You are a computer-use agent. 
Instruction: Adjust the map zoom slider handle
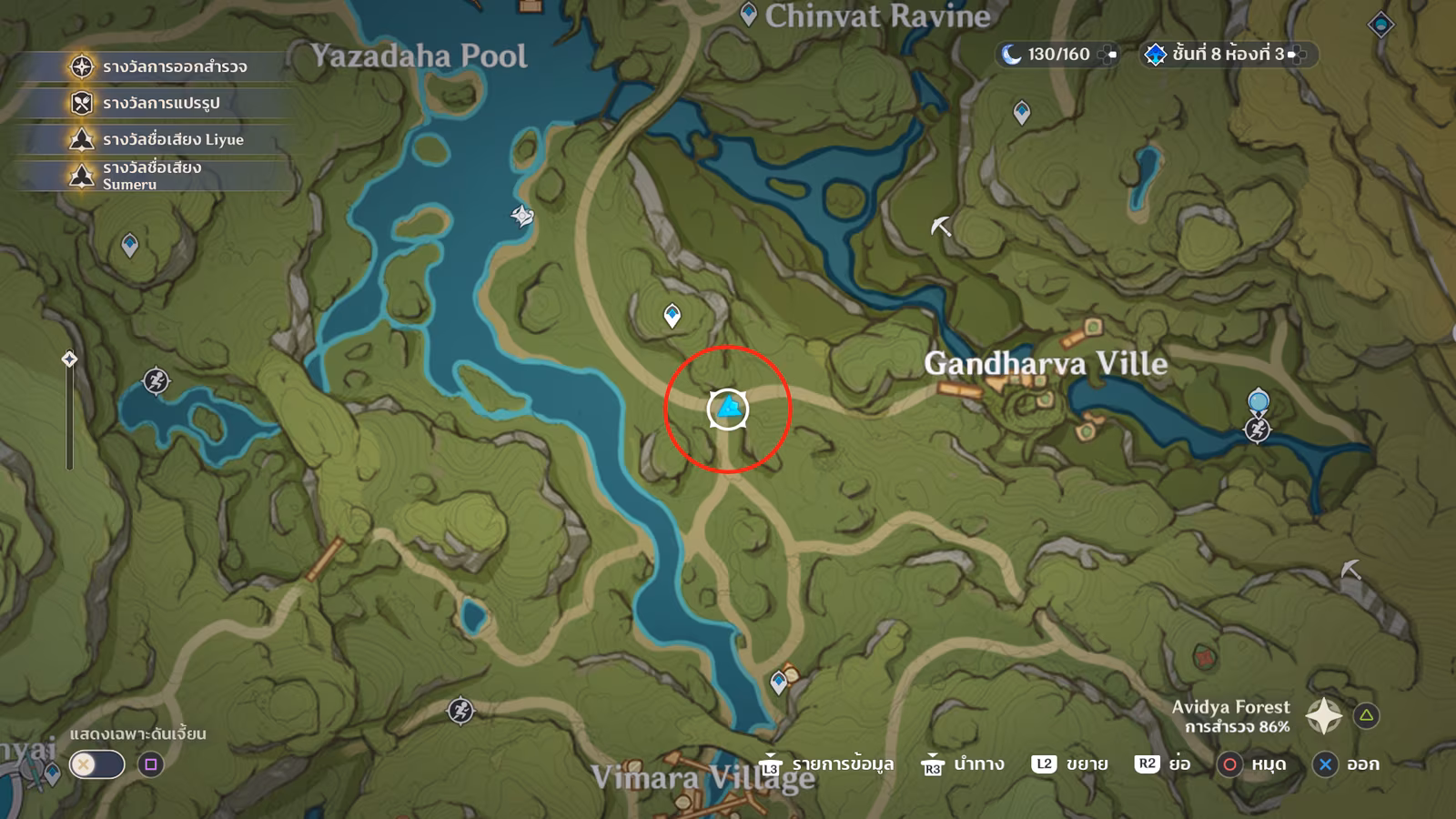coord(69,359)
